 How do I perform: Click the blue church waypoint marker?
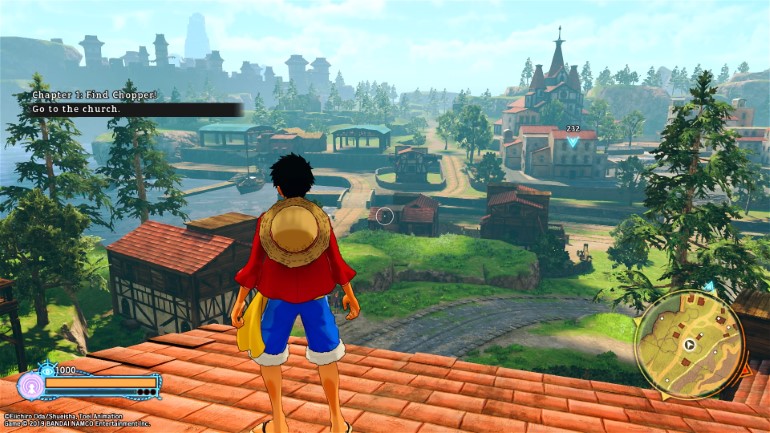tap(573, 142)
